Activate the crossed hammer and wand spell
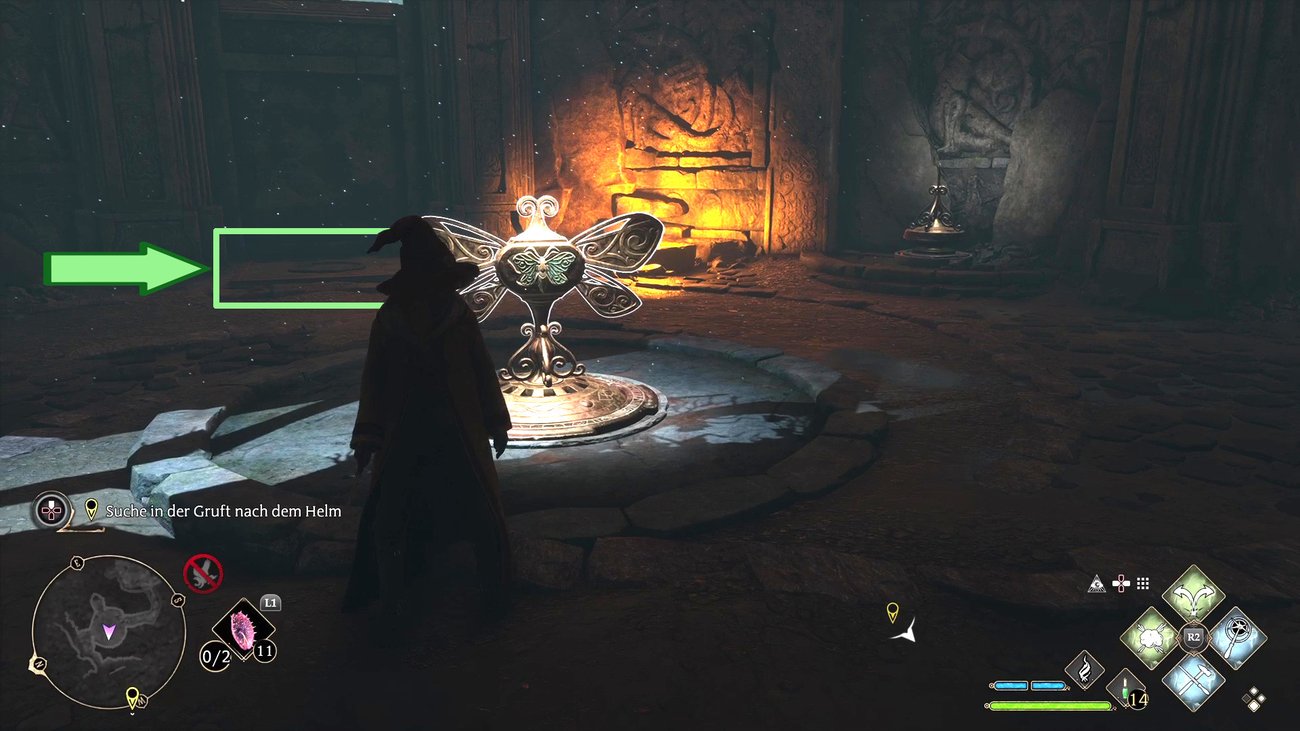 pos(1193,678)
